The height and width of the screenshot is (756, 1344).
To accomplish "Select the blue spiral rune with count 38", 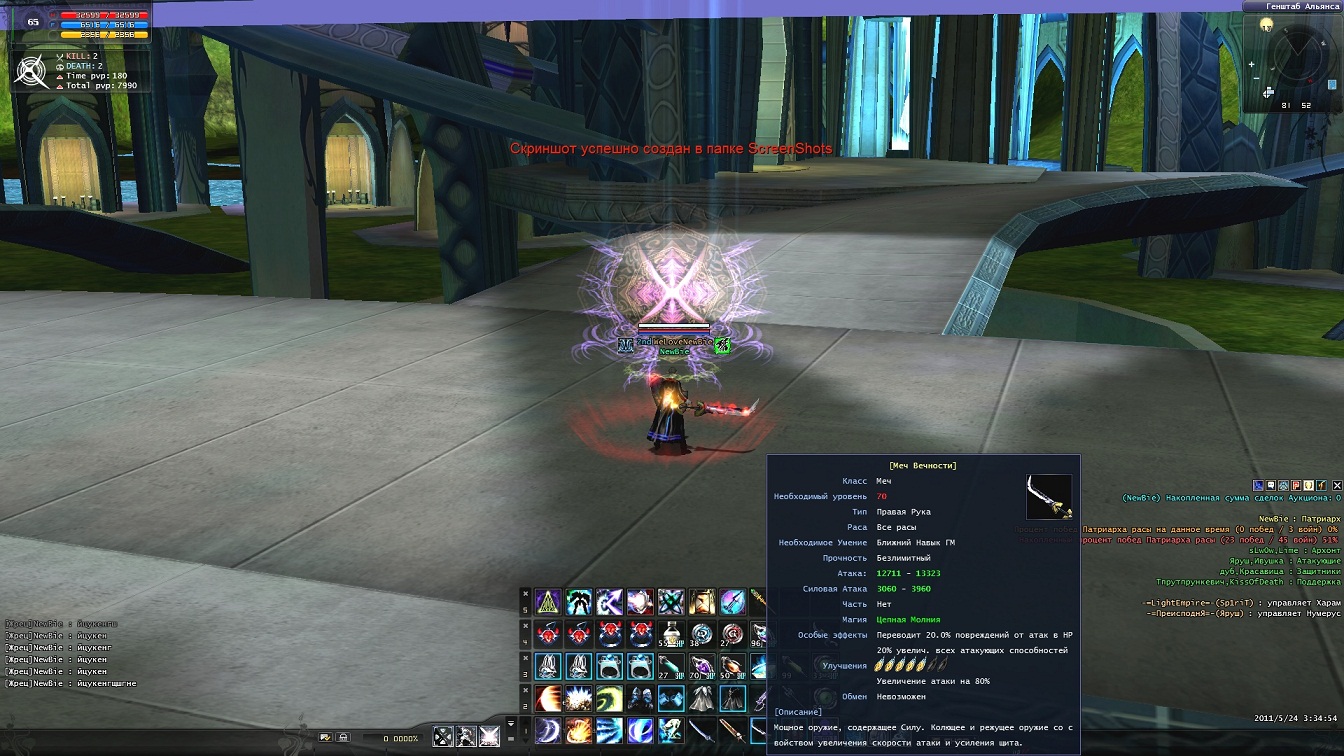I will [700, 634].
